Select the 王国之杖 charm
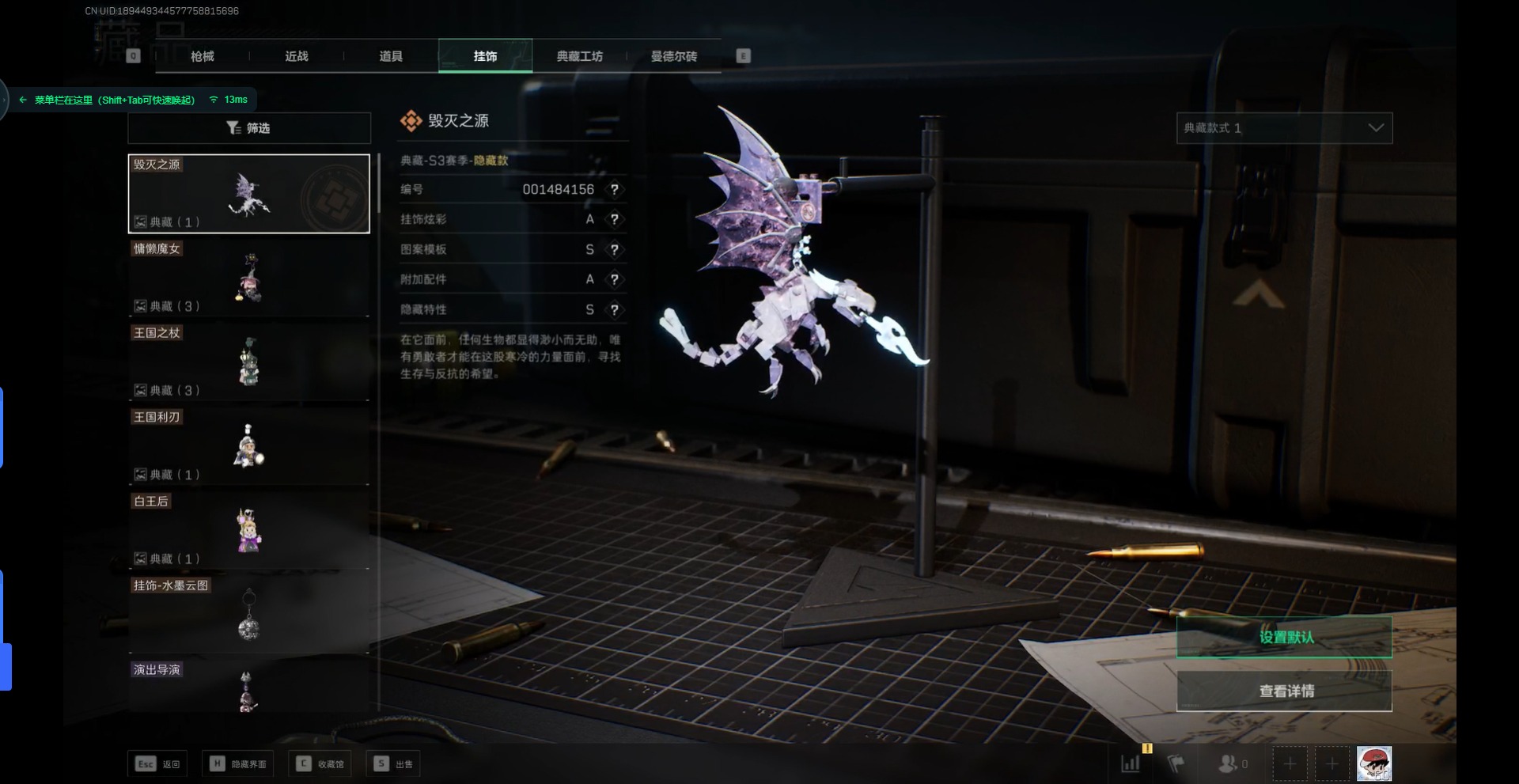The height and width of the screenshot is (784, 1519). tap(249, 362)
